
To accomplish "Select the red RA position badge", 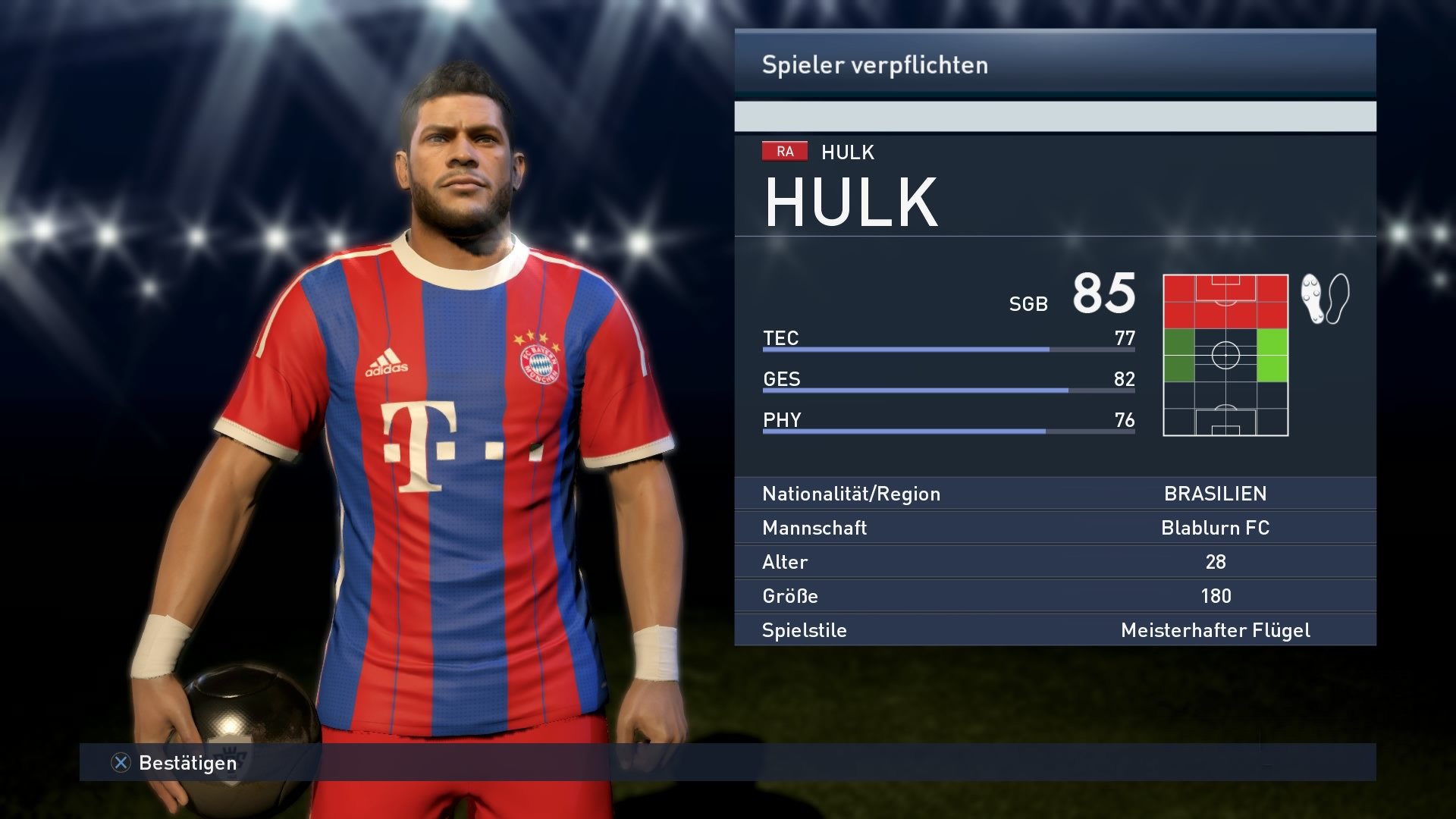I will [x=785, y=151].
